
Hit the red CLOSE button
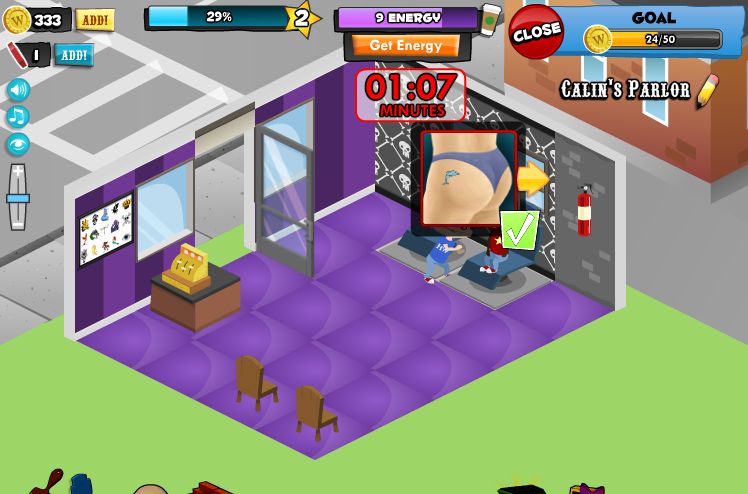click(536, 31)
